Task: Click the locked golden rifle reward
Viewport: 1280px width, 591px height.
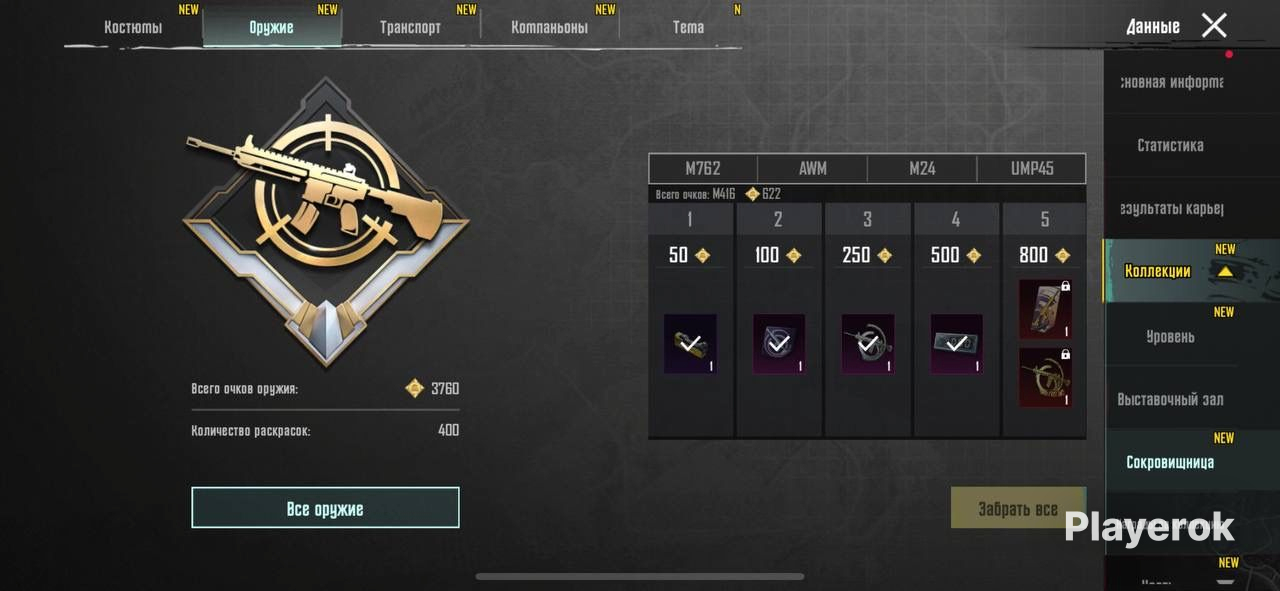Action: [x=1044, y=377]
